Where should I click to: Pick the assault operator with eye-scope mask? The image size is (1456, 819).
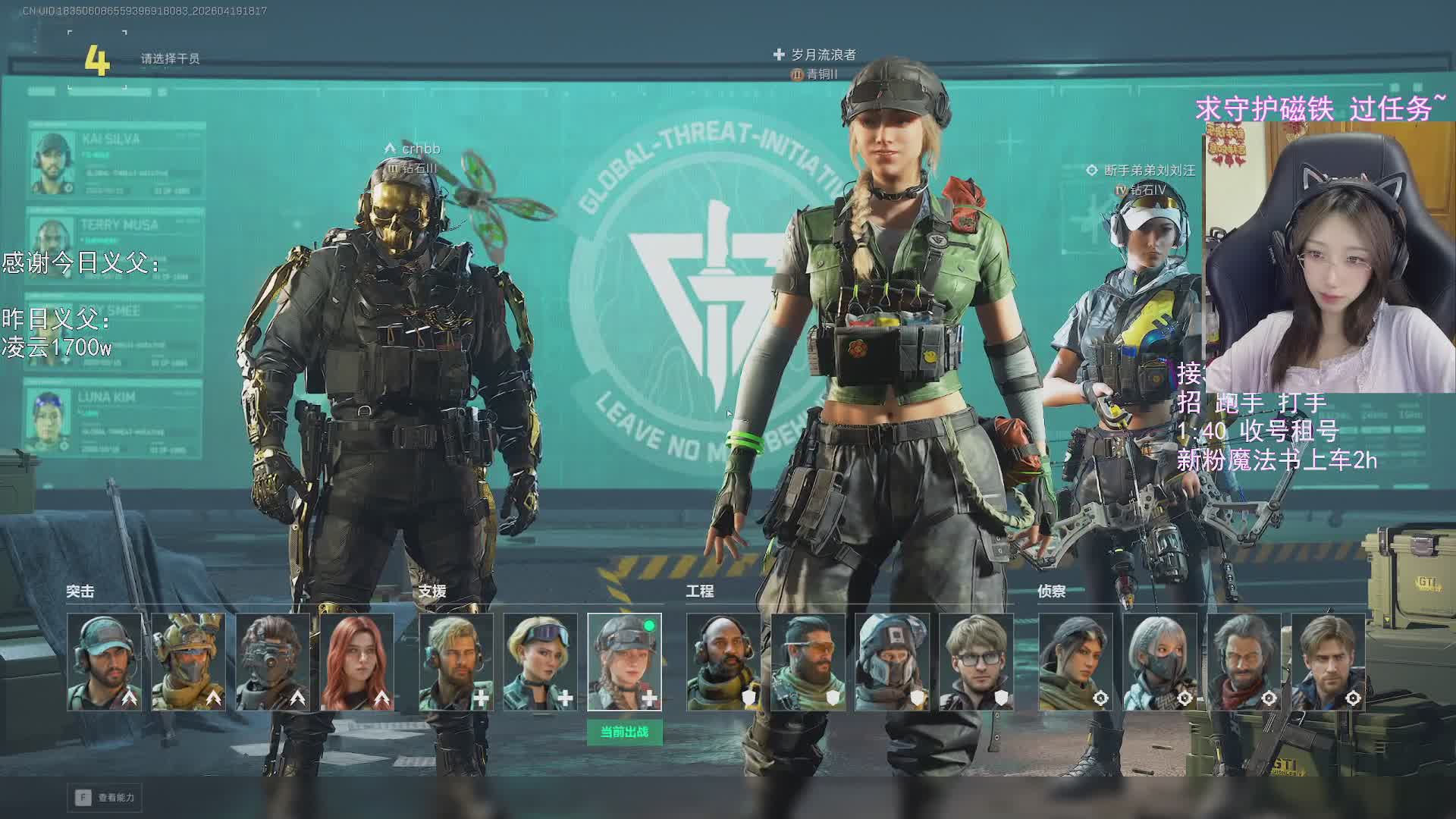pos(273,661)
